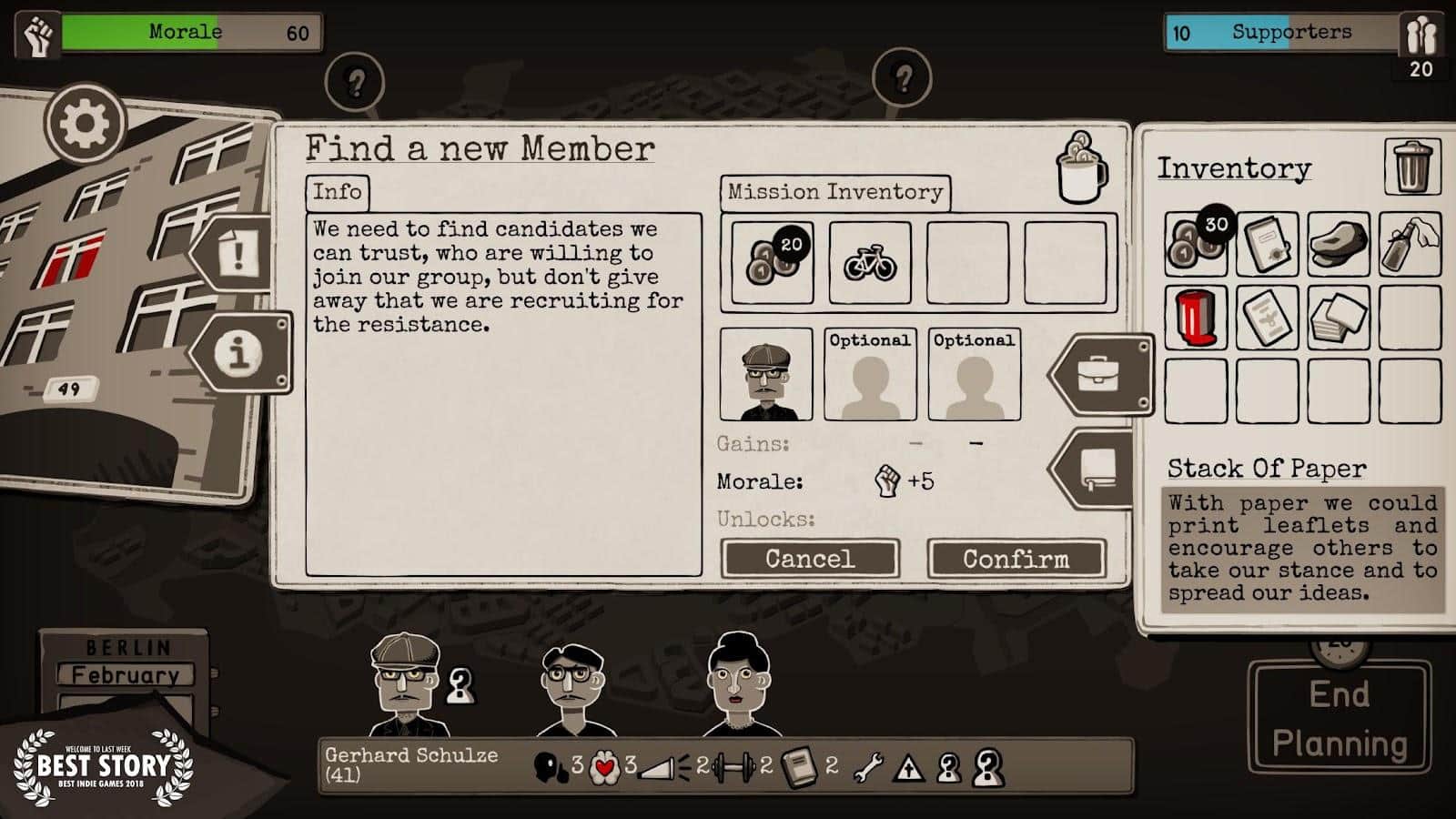
Task: Choose the stack of paper item
Action: (1338, 318)
